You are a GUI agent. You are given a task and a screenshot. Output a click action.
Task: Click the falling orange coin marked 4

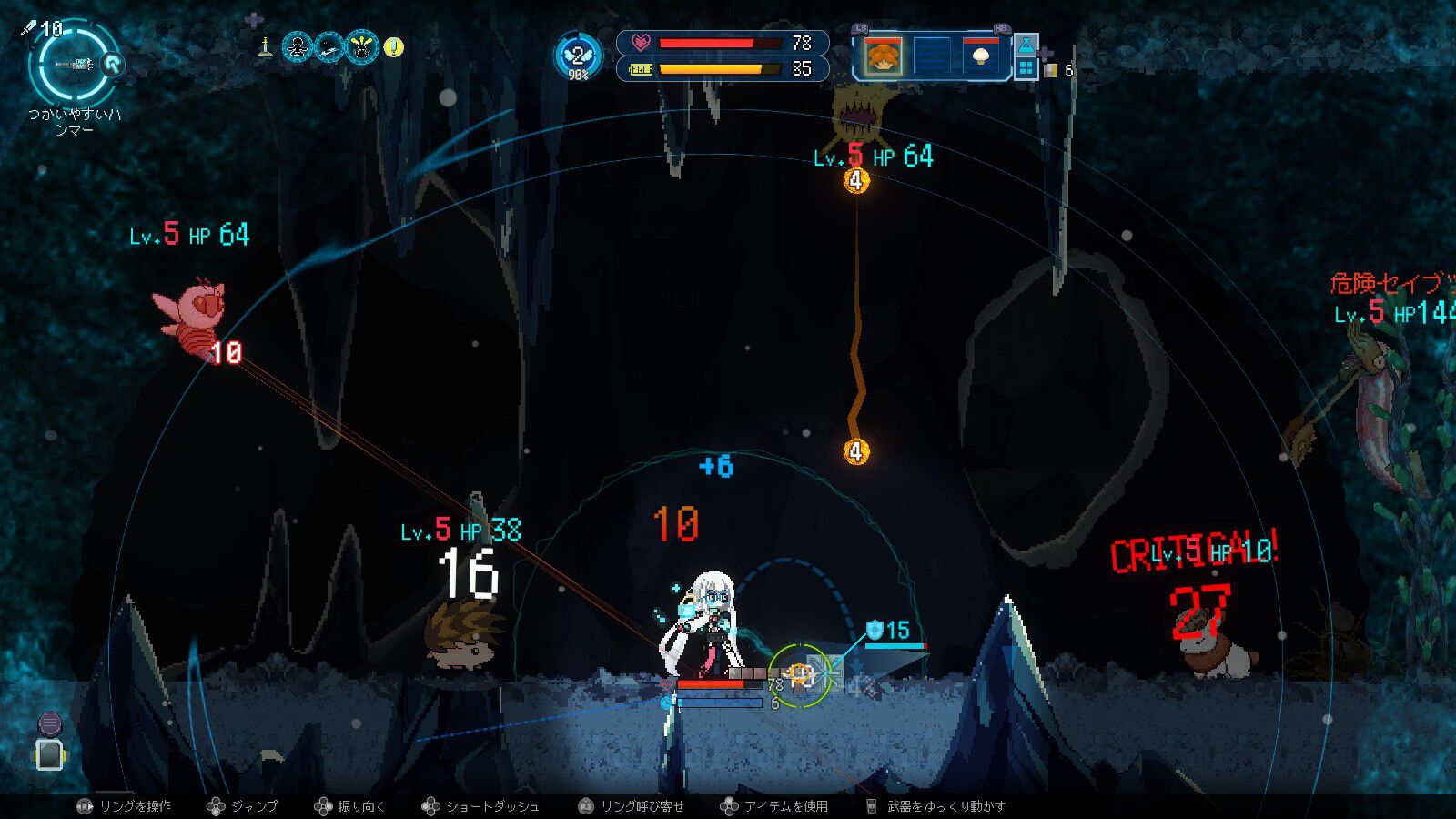[855, 450]
